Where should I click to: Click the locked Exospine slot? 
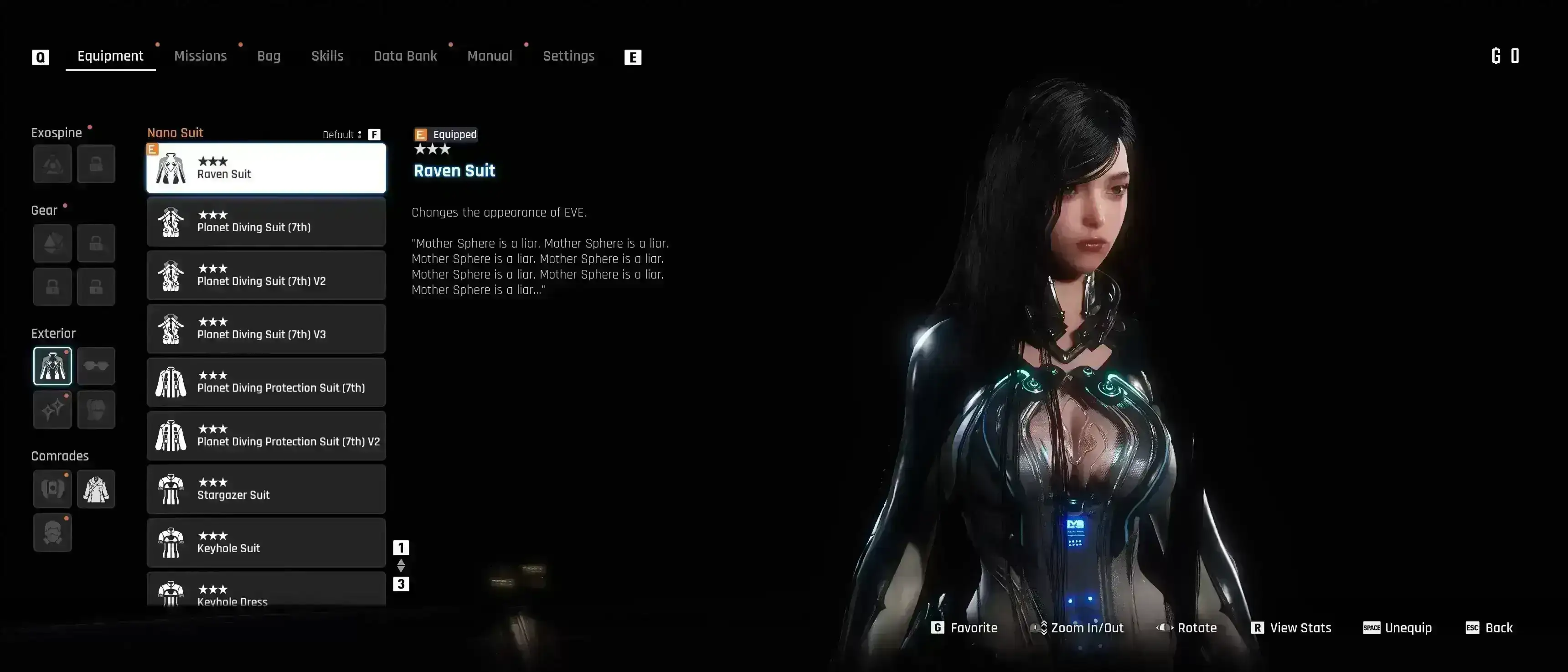click(96, 164)
